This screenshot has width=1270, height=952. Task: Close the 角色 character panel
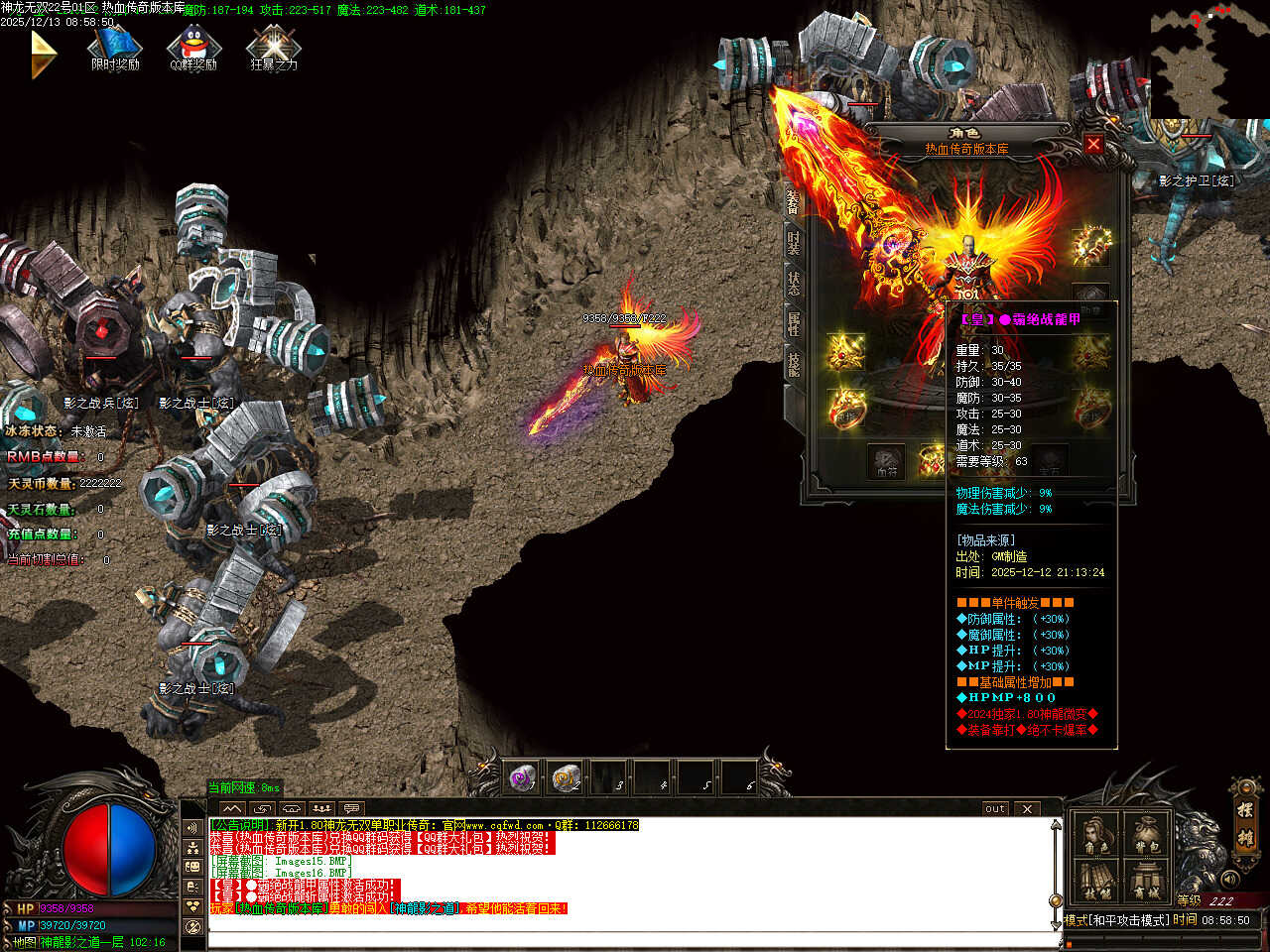pyautogui.click(x=1093, y=145)
